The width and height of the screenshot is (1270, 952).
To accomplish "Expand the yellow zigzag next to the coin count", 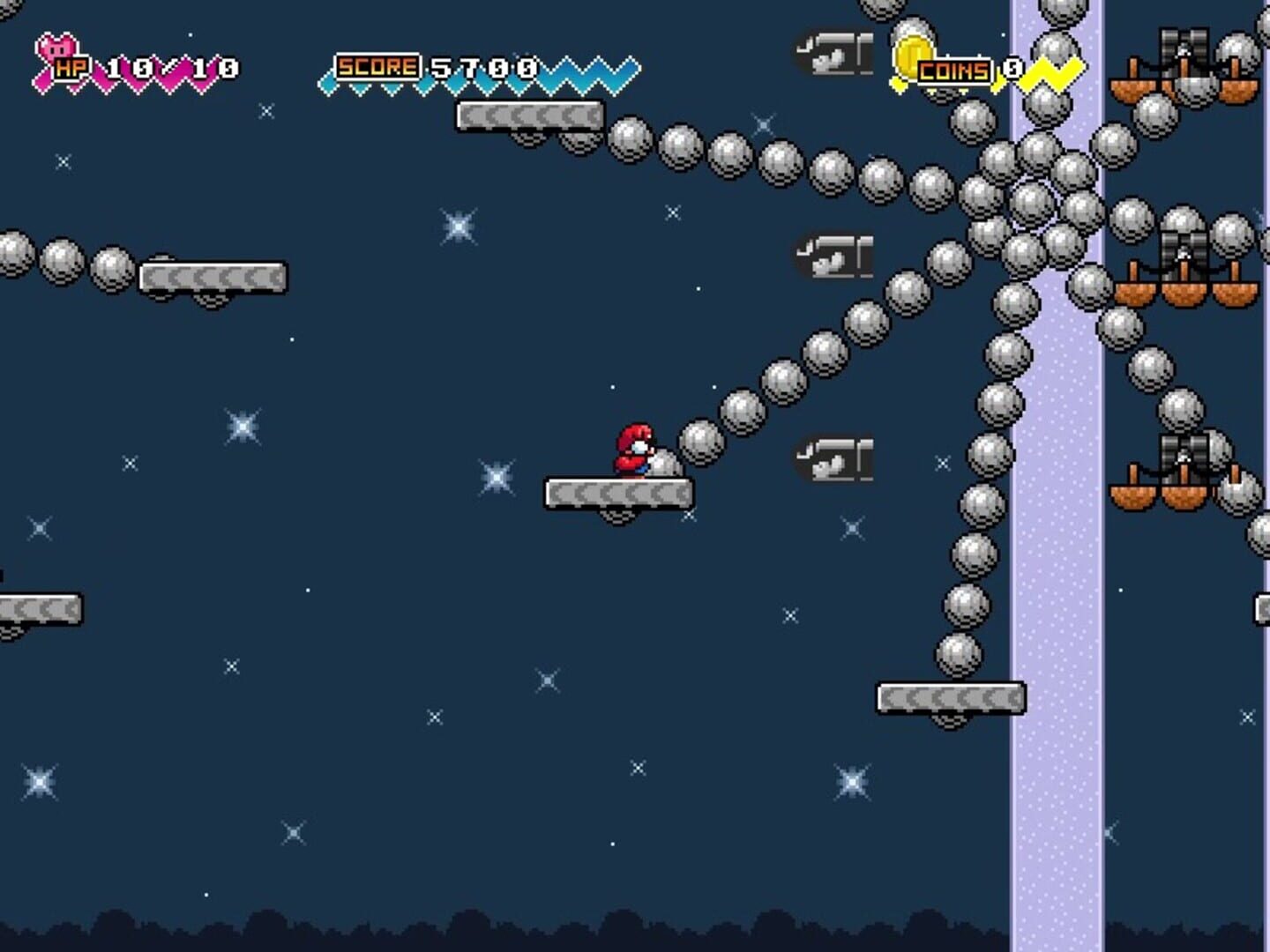I will (x=1054, y=71).
